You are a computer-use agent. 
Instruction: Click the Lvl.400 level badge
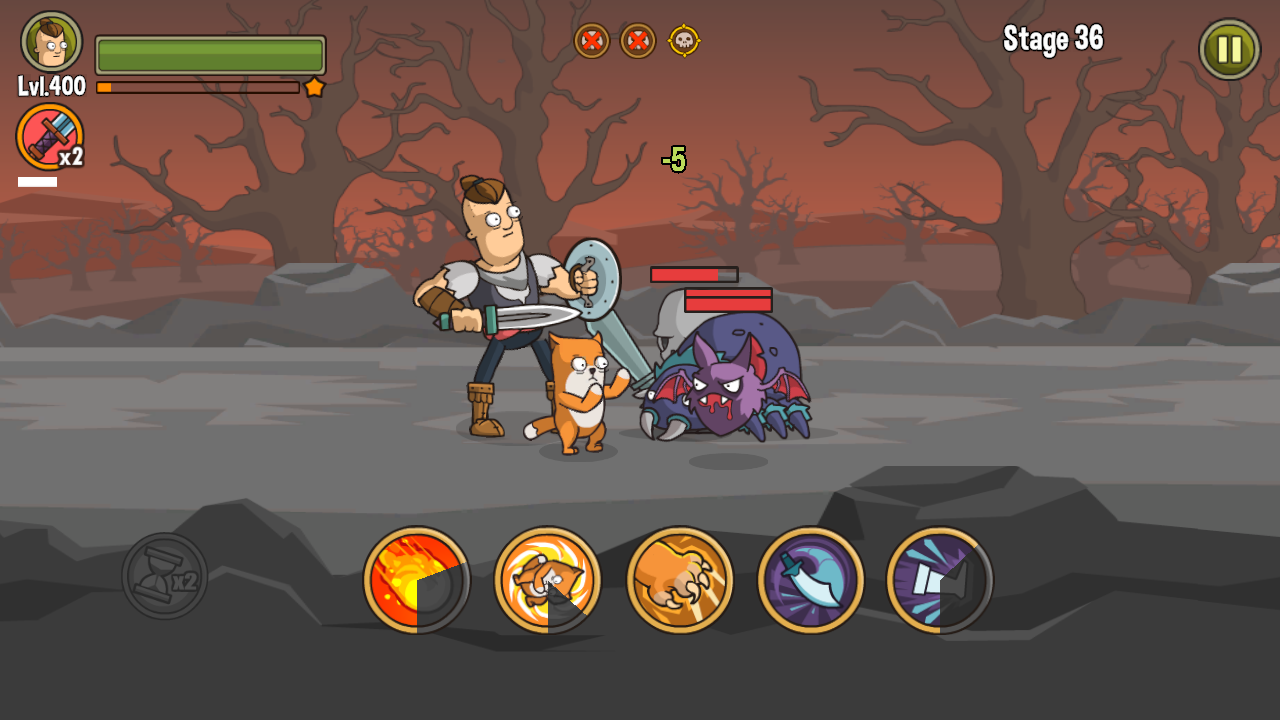pos(52,84)
